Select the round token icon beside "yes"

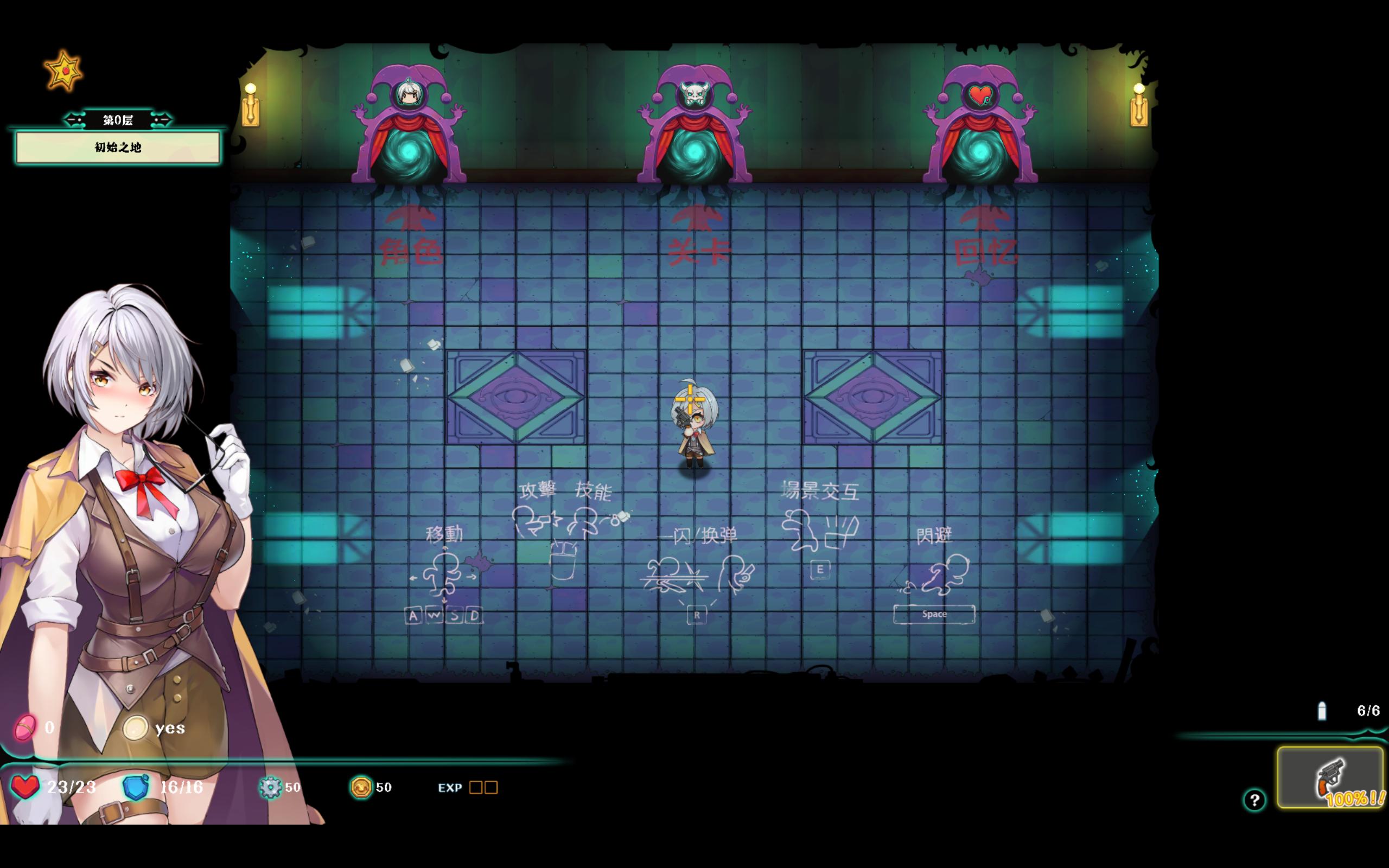(x=136, y=728)
